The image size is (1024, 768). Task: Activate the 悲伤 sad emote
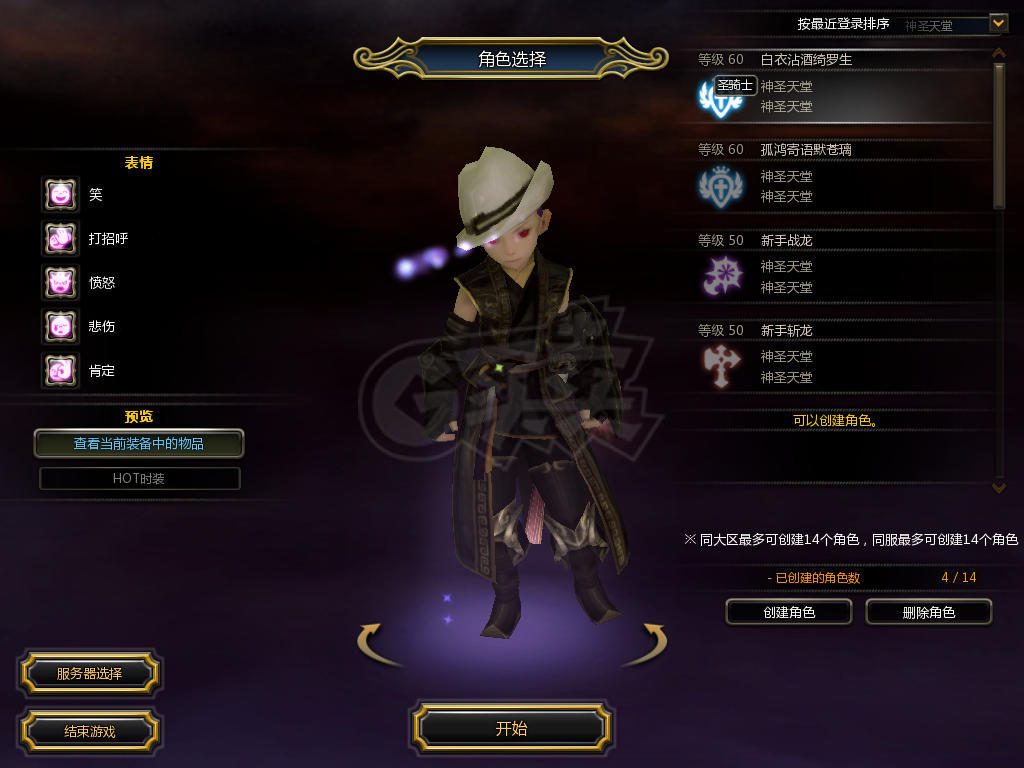60,326
